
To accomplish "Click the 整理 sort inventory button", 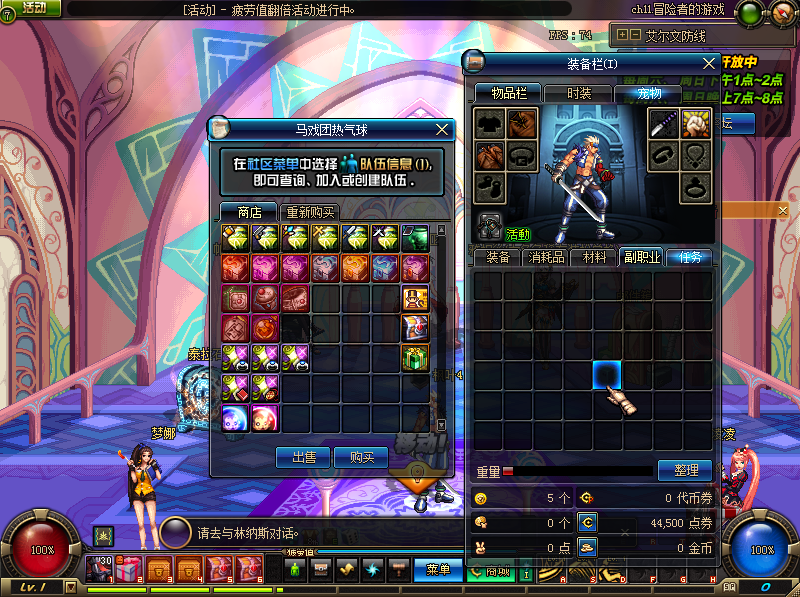I will tap(685, 470).
